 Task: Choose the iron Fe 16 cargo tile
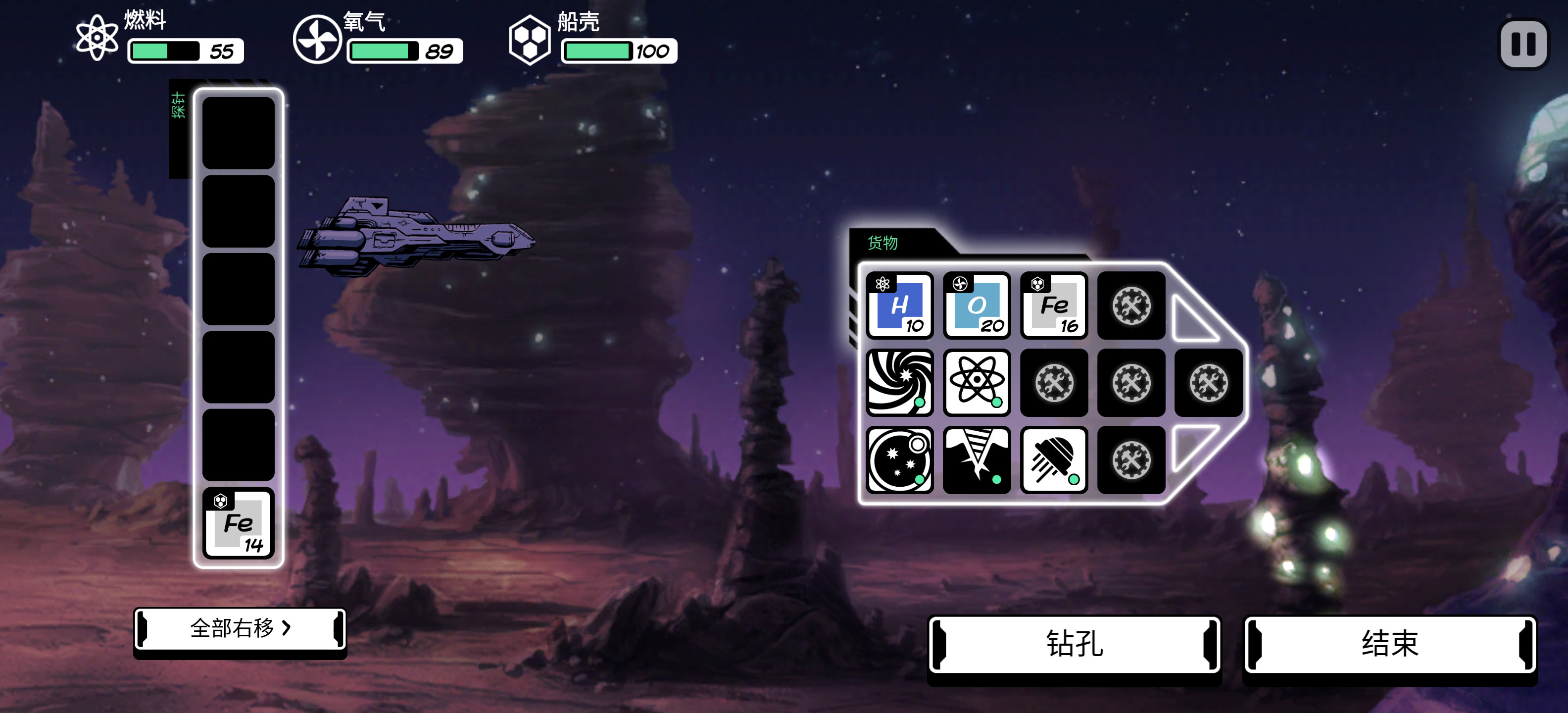(x=1054, y=306)
